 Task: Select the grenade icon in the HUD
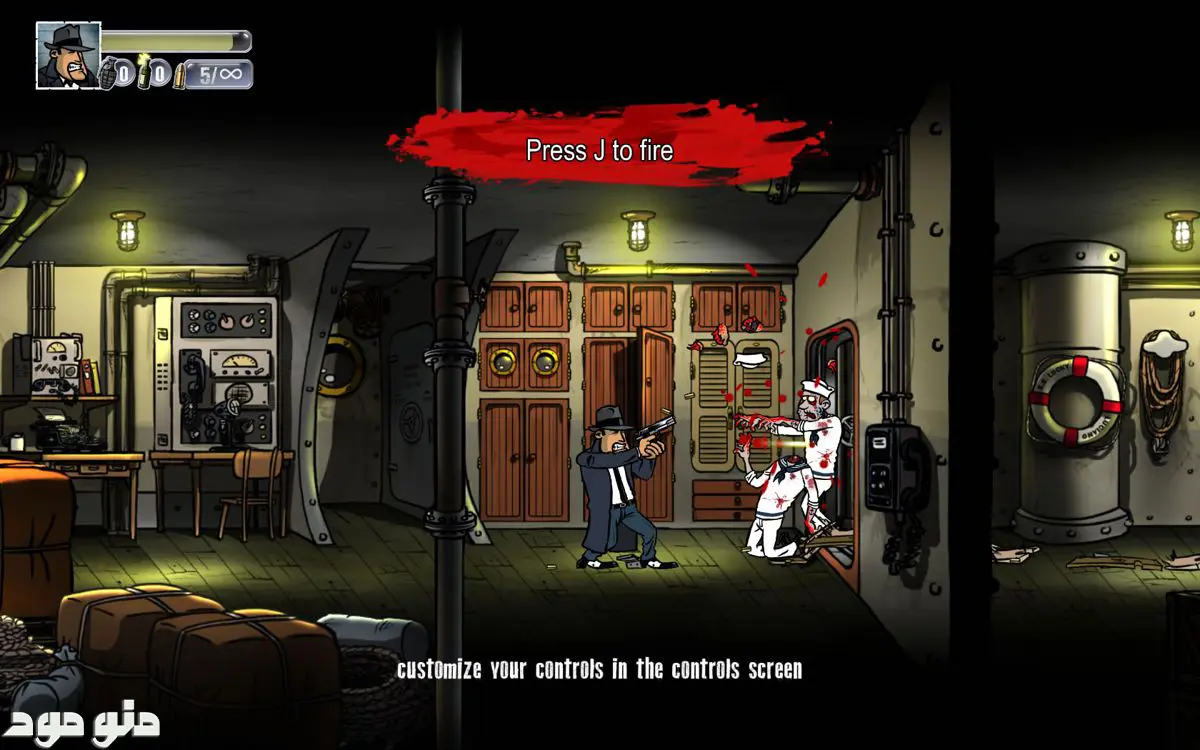pyautogui.click(x=107, y=73)
